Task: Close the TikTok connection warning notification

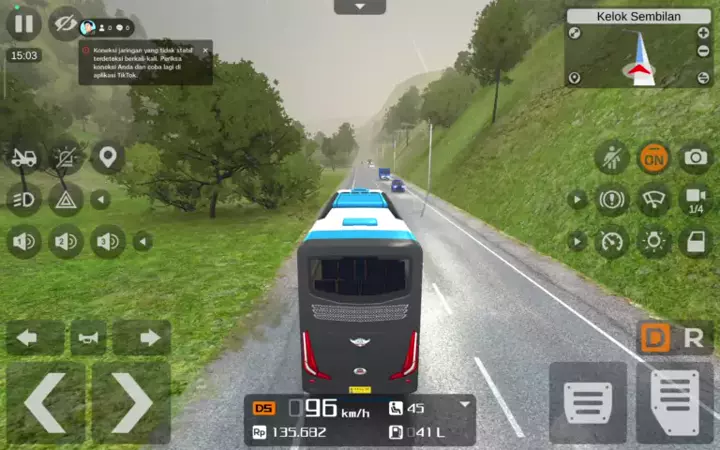Action: tap(205, 50)
